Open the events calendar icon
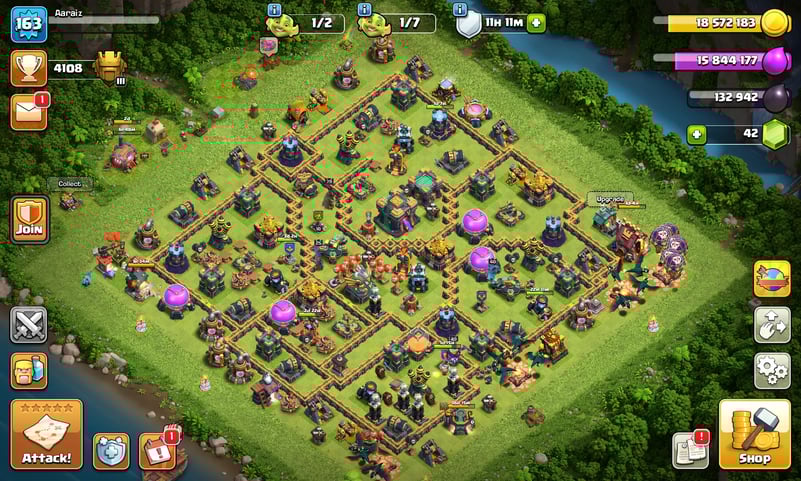Image resolution: width=801 pixels, height=481 pixels. click(157, 450)
